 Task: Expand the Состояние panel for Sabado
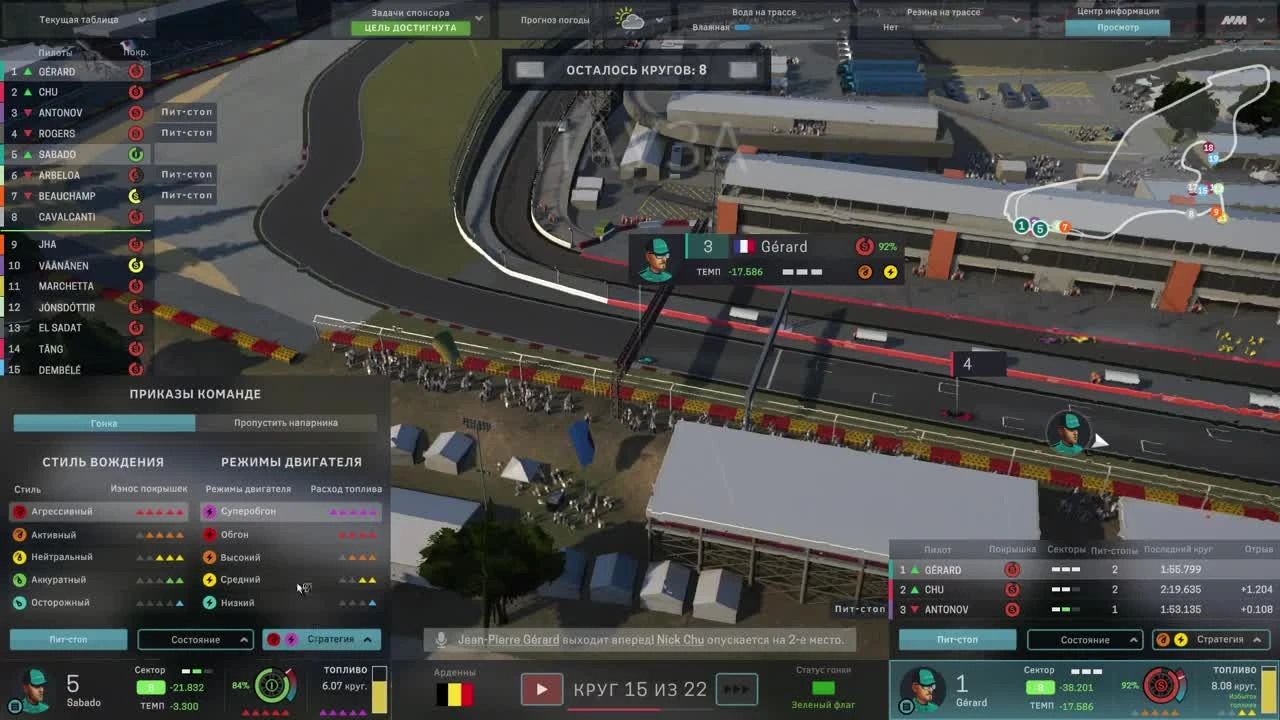pos(196,639)
